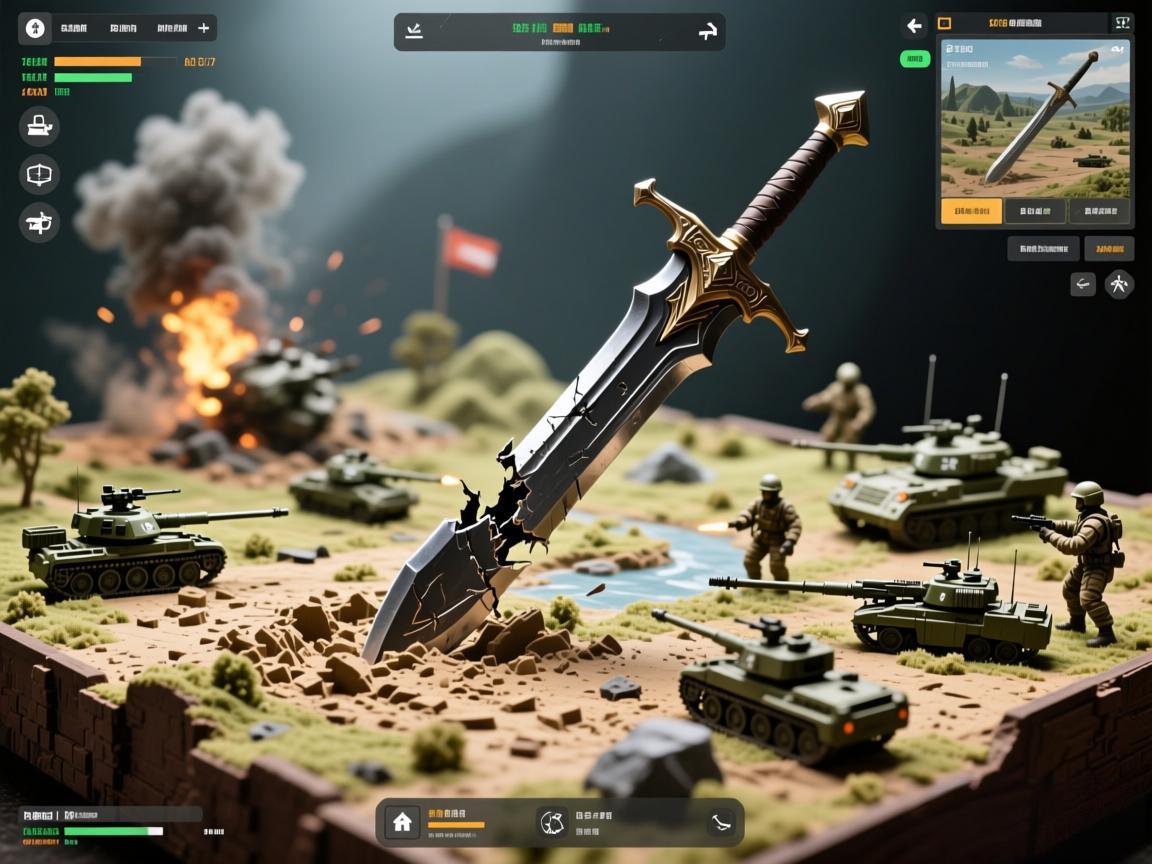Open the top-right corner panel icon

pyautogui.click(x=1121, y=23)
